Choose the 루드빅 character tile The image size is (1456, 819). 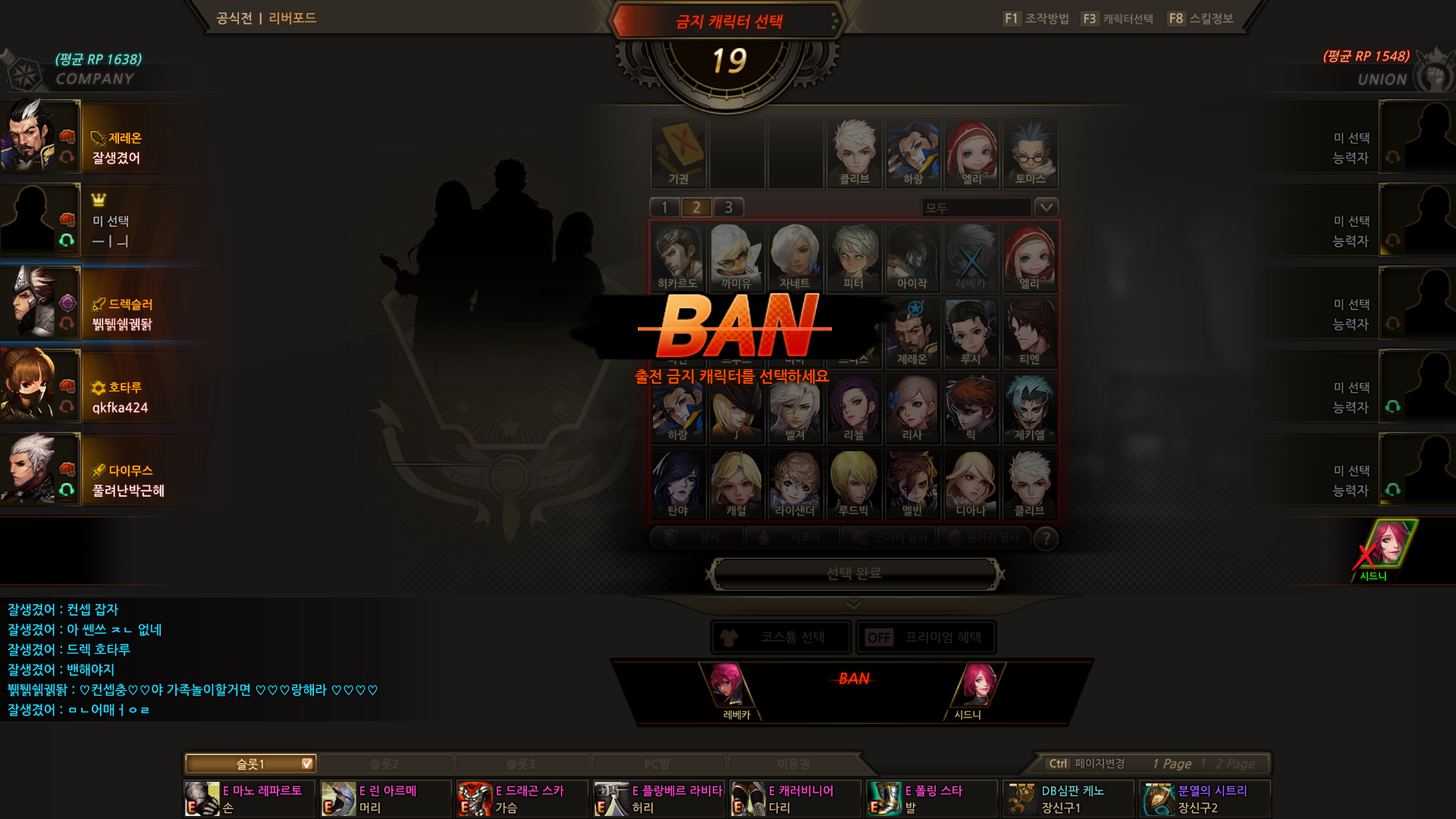pyautogui.click(x=853, y=484)
